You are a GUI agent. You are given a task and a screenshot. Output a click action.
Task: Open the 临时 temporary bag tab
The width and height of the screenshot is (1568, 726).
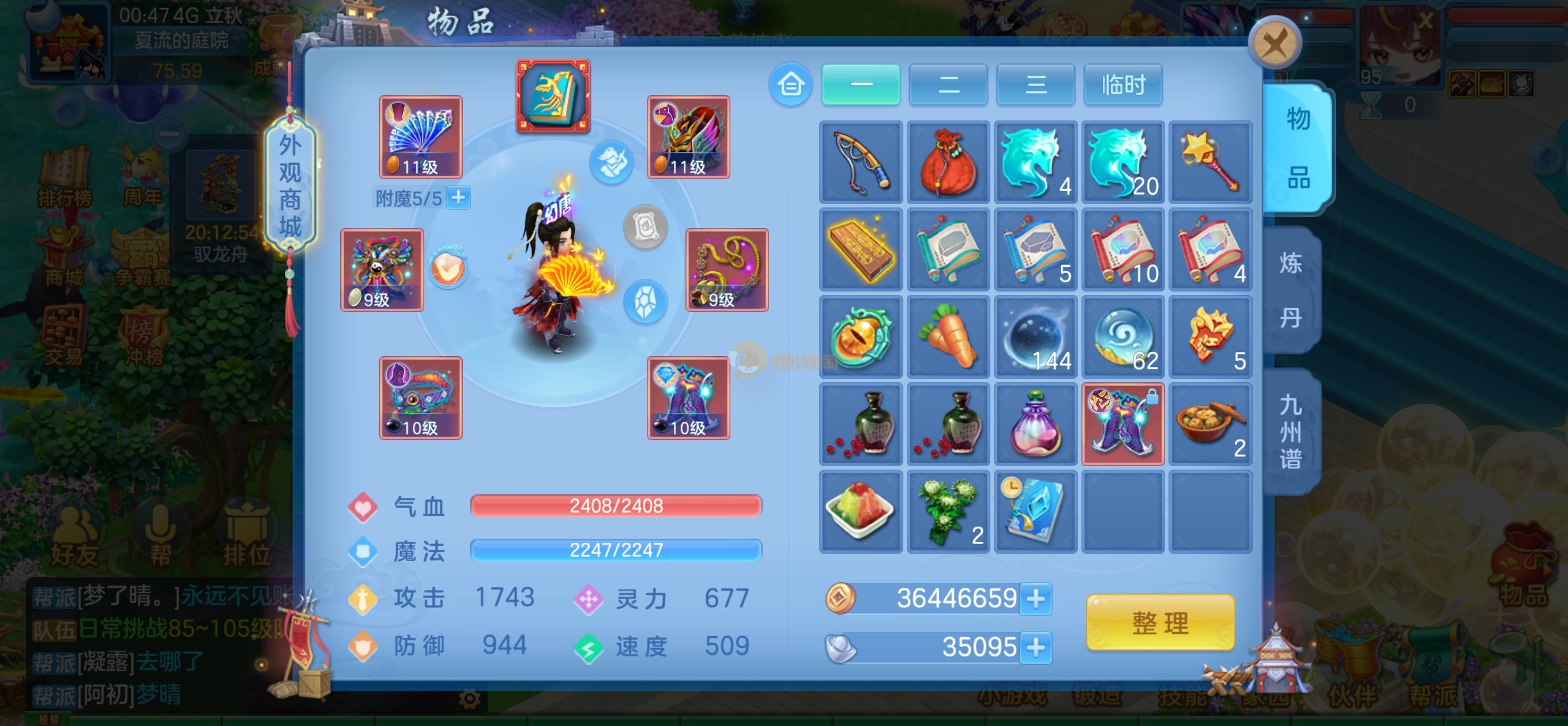point(1123,85)
